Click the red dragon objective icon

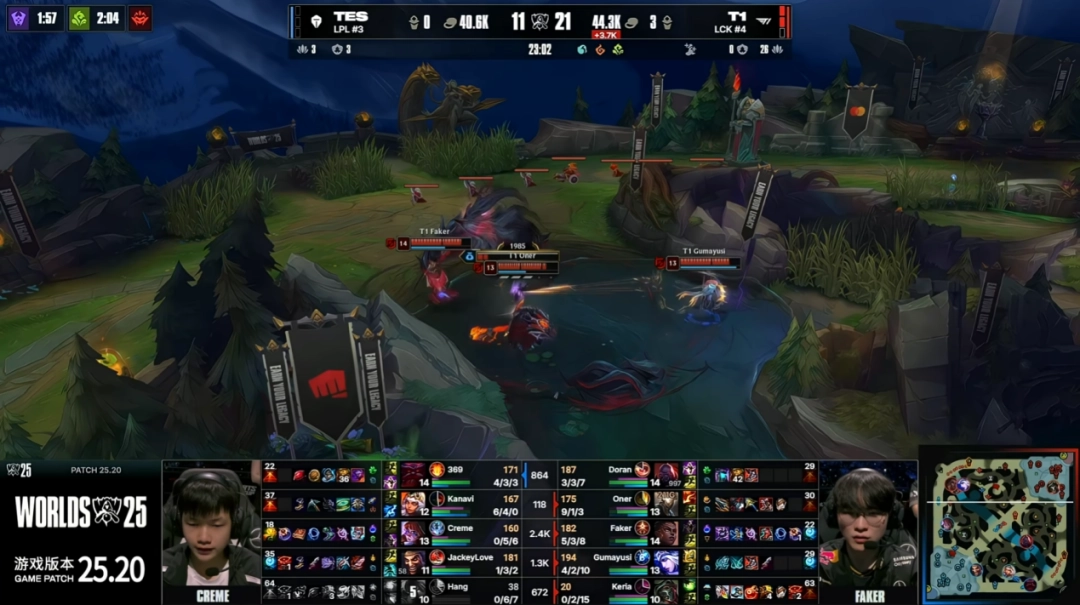coord(140,18)
